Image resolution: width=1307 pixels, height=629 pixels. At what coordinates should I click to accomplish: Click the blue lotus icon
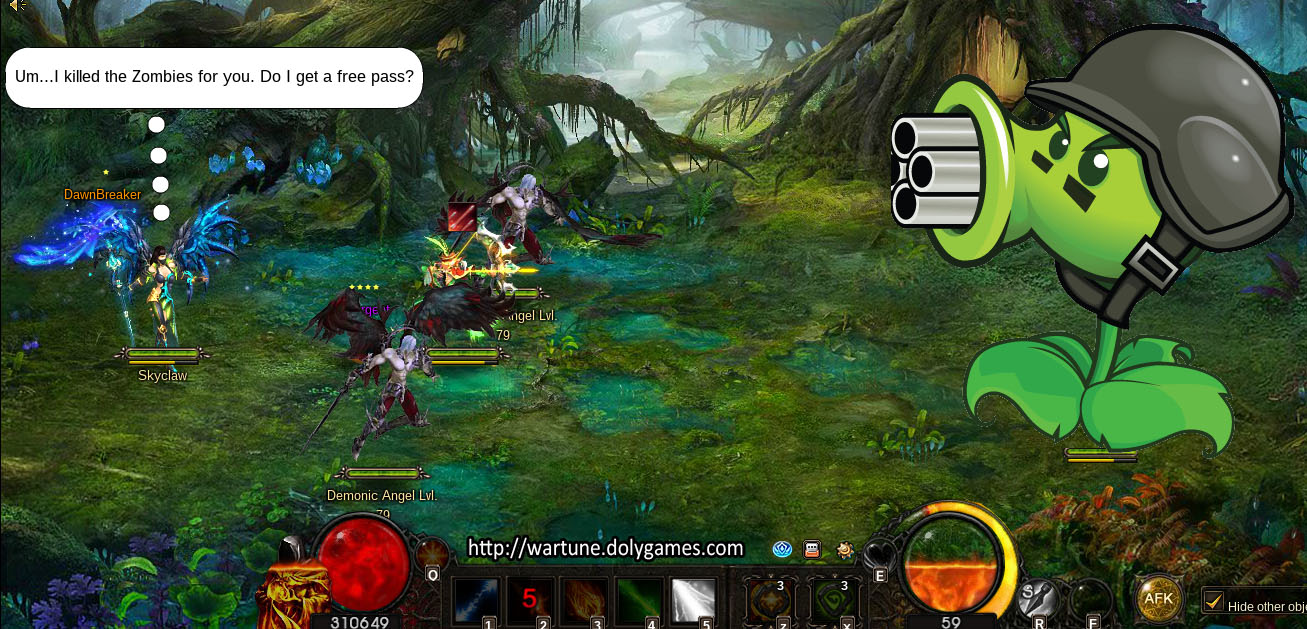click(x=783, y=549)
